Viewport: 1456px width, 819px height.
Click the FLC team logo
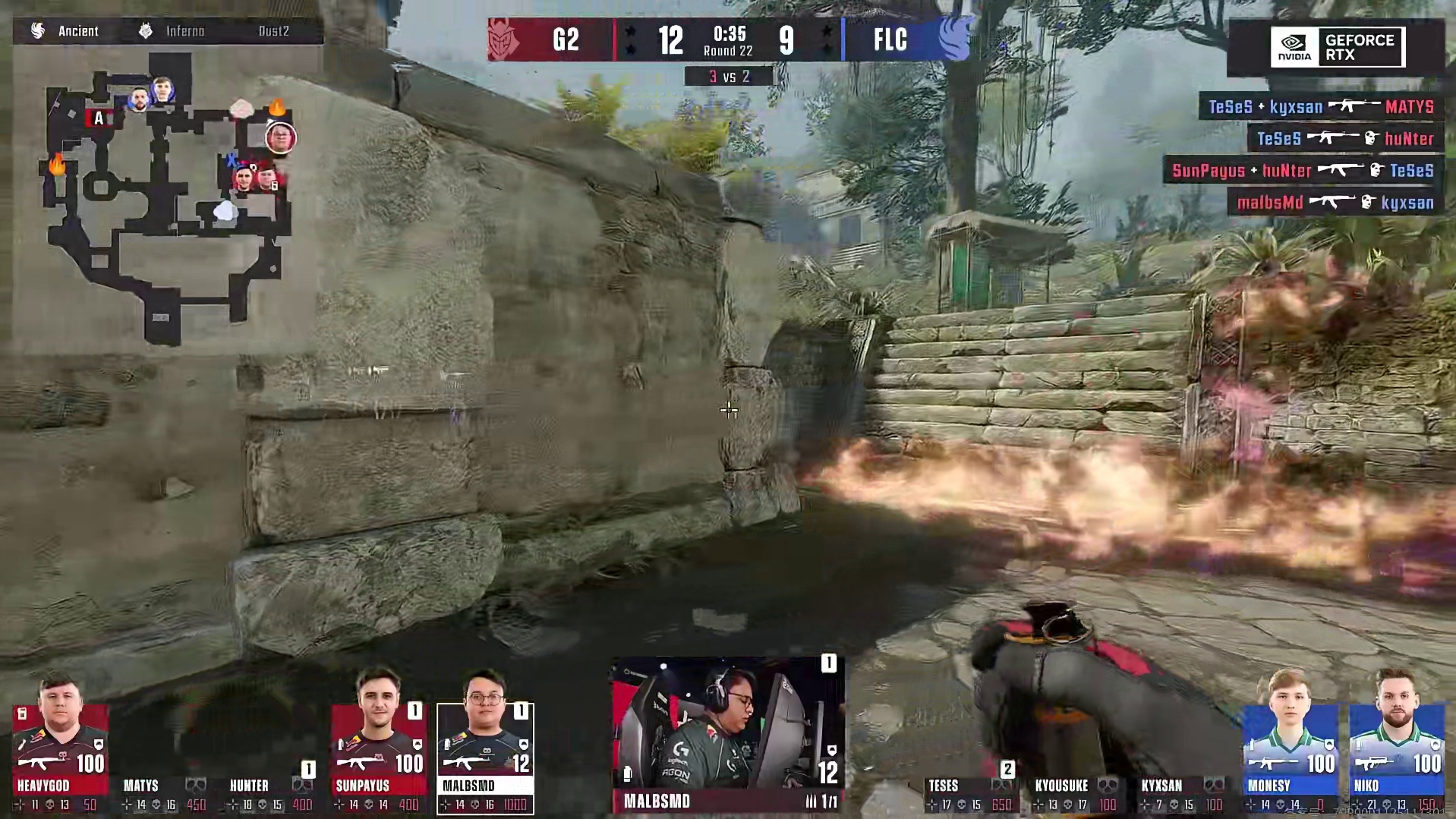[x=953, y=39]
